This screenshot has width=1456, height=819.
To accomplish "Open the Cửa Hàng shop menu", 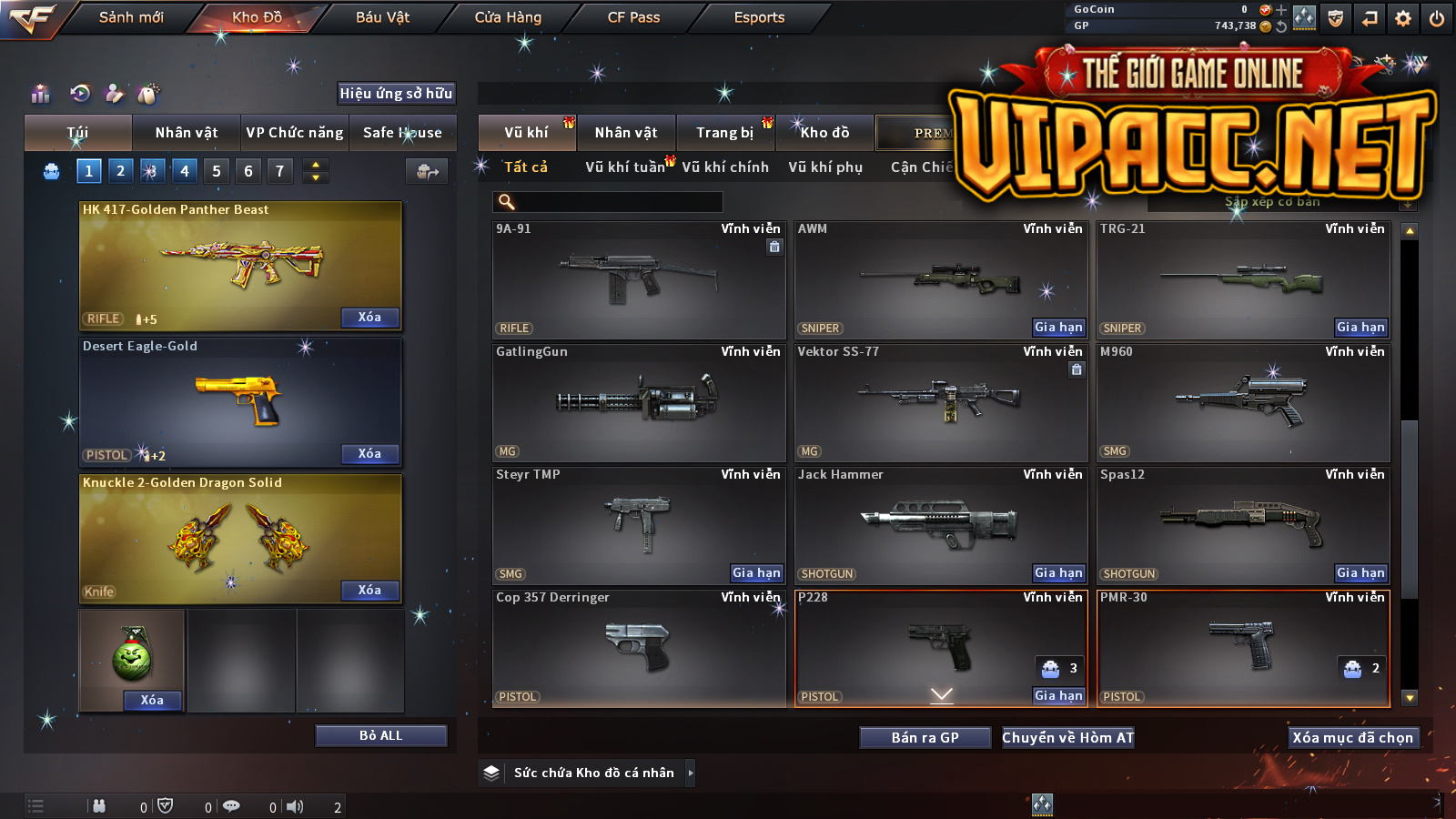I will [x=508, y=17].
